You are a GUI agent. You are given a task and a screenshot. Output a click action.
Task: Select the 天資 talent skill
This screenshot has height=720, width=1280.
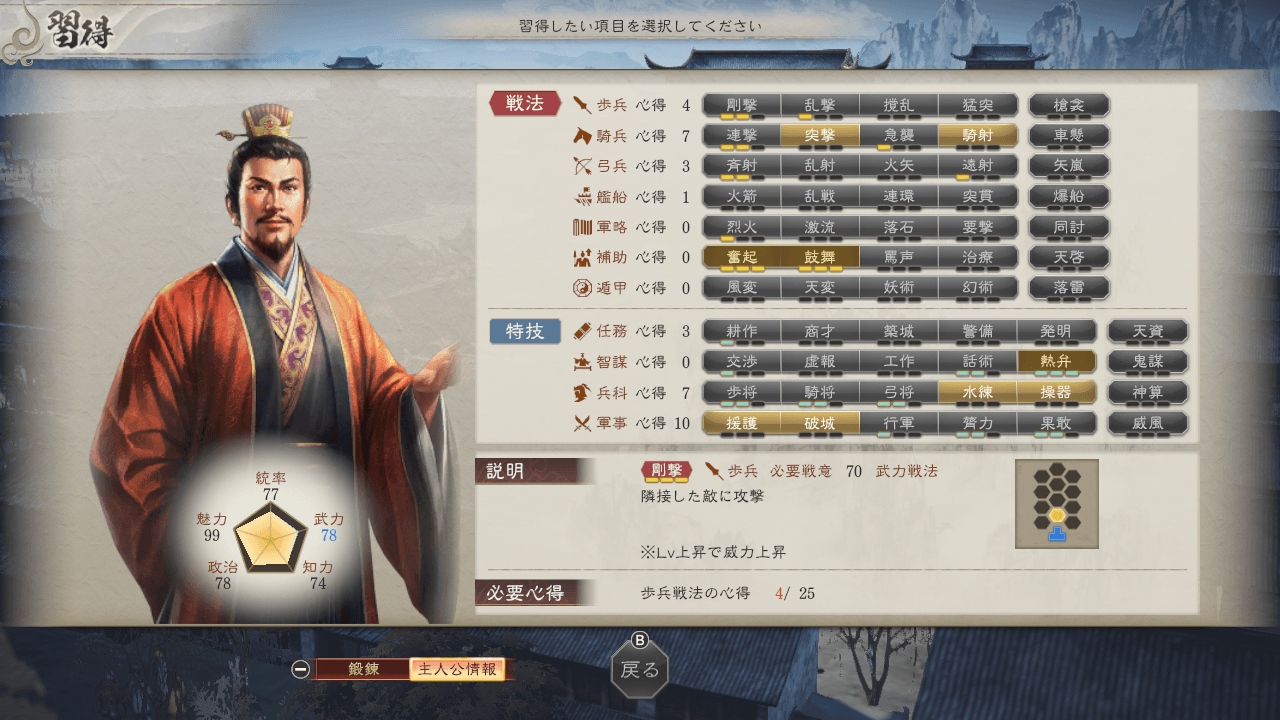[x=1147, y=331]
